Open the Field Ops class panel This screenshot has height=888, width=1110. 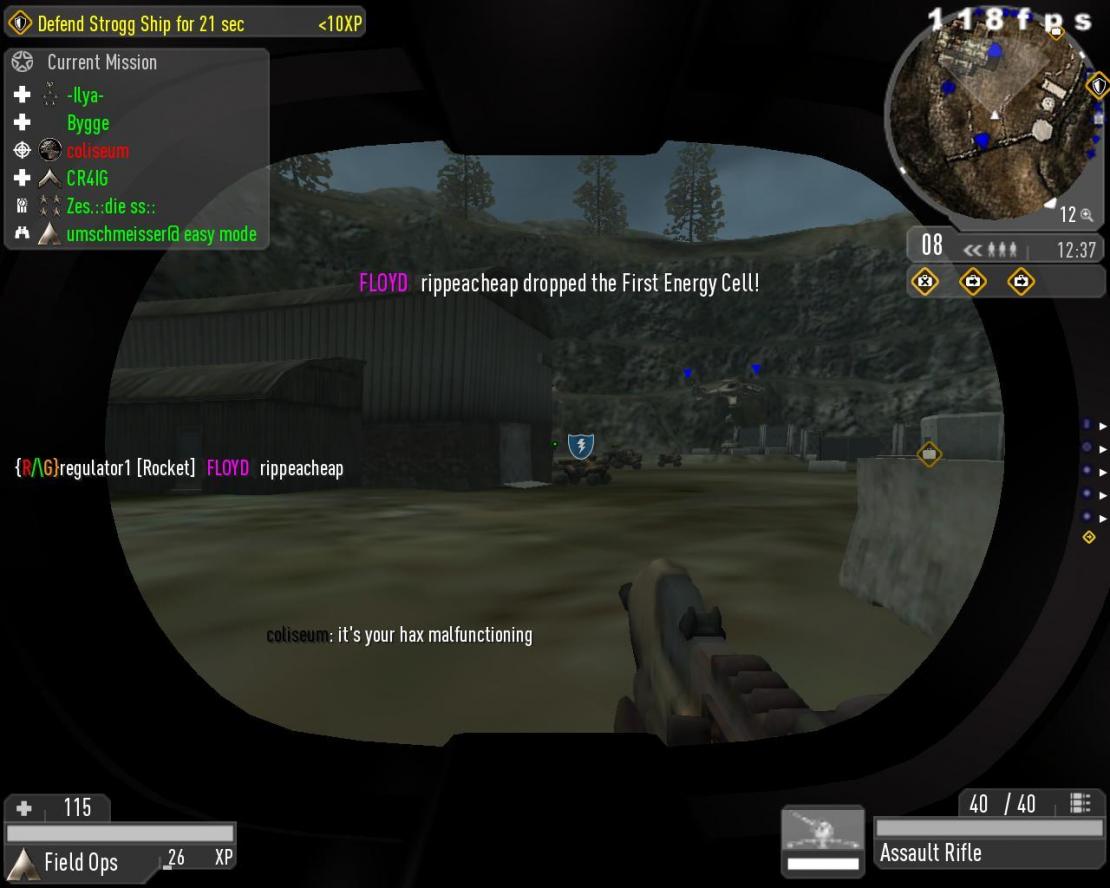point(80,862)
